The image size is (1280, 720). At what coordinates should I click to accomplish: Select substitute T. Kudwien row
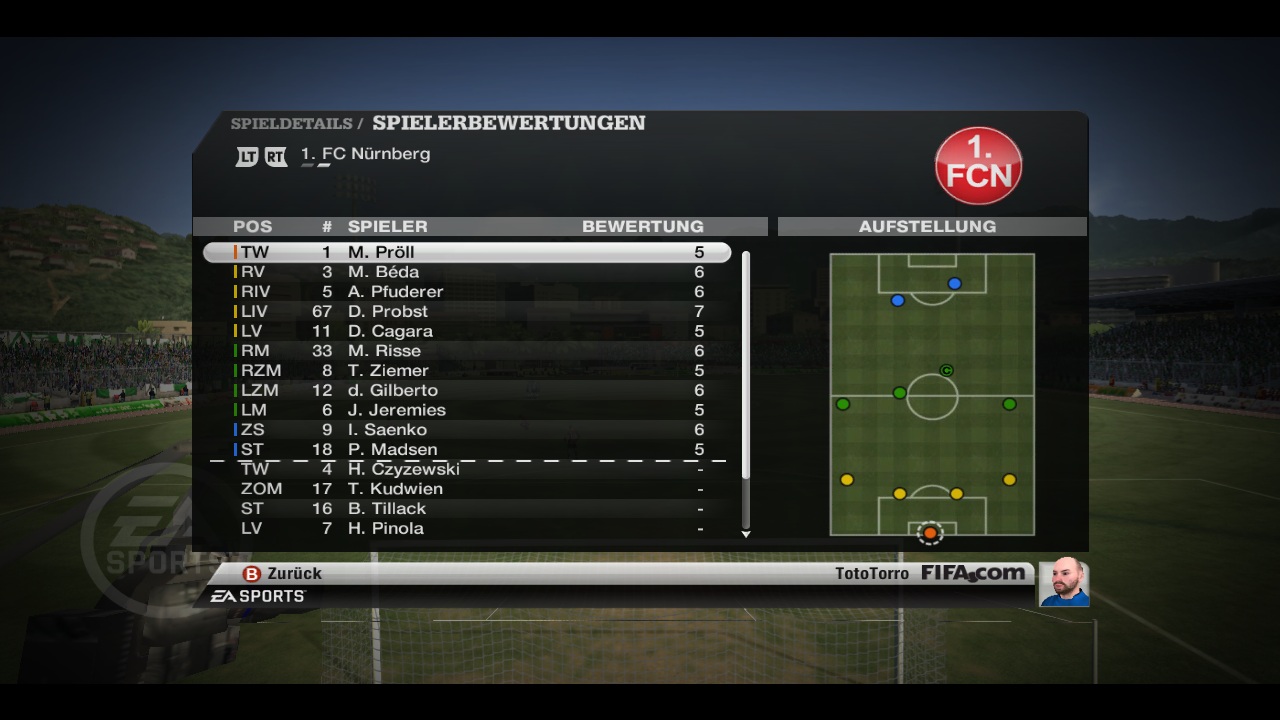[x=467, y=489]
